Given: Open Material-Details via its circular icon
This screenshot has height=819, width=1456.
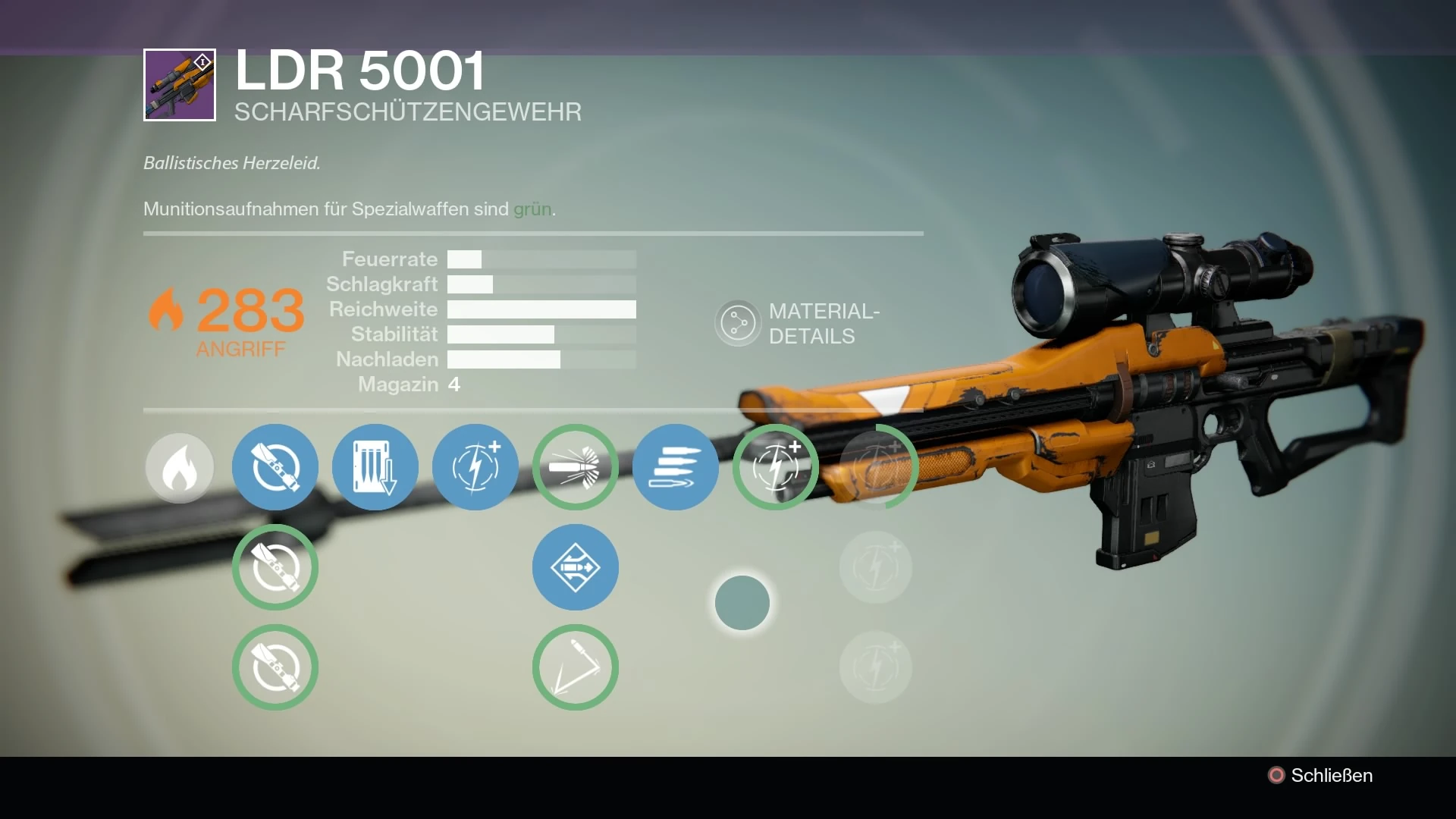Looking at the screenshot, I should 738,322.
